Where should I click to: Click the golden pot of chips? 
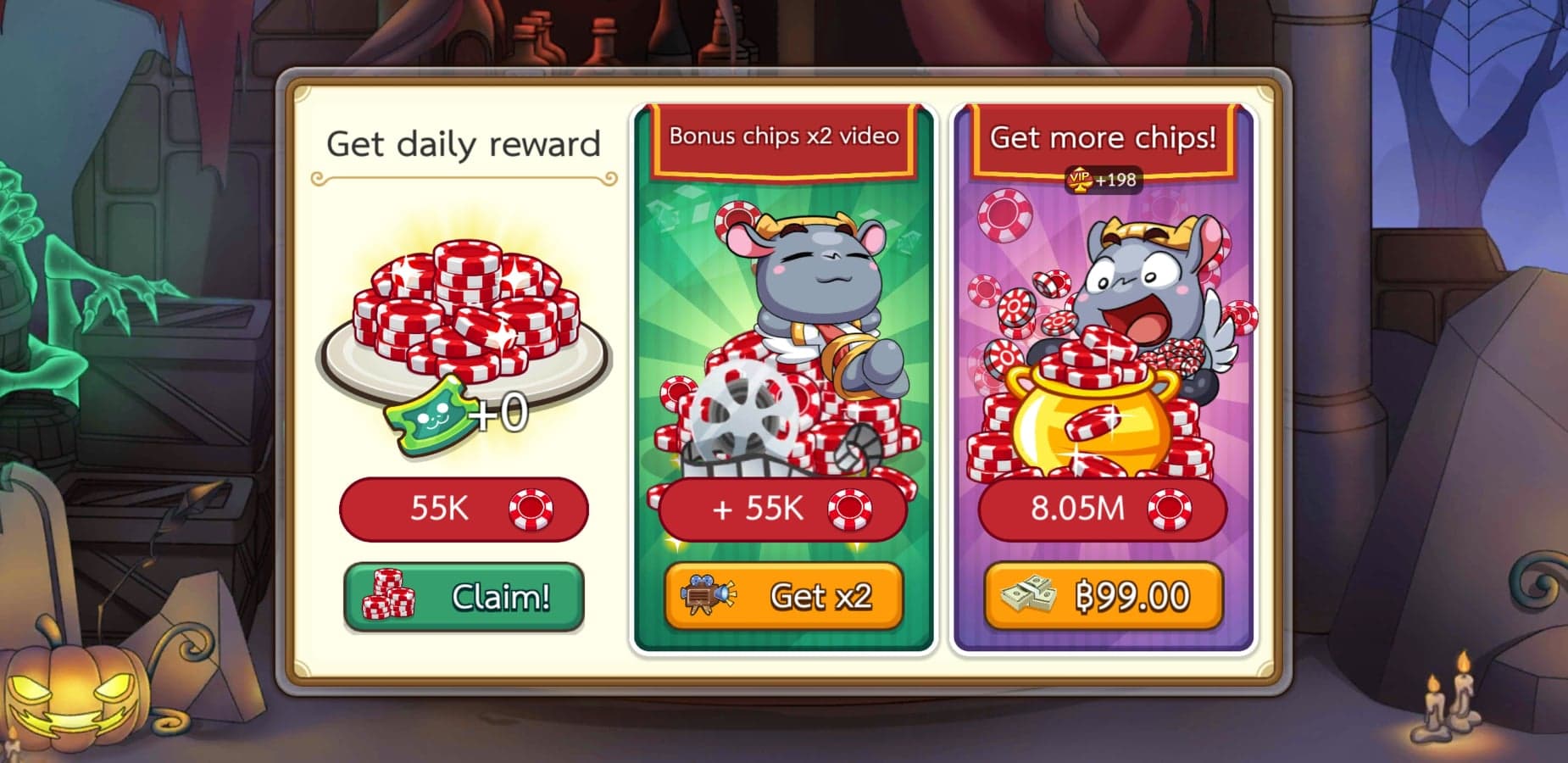[1093, 424]
